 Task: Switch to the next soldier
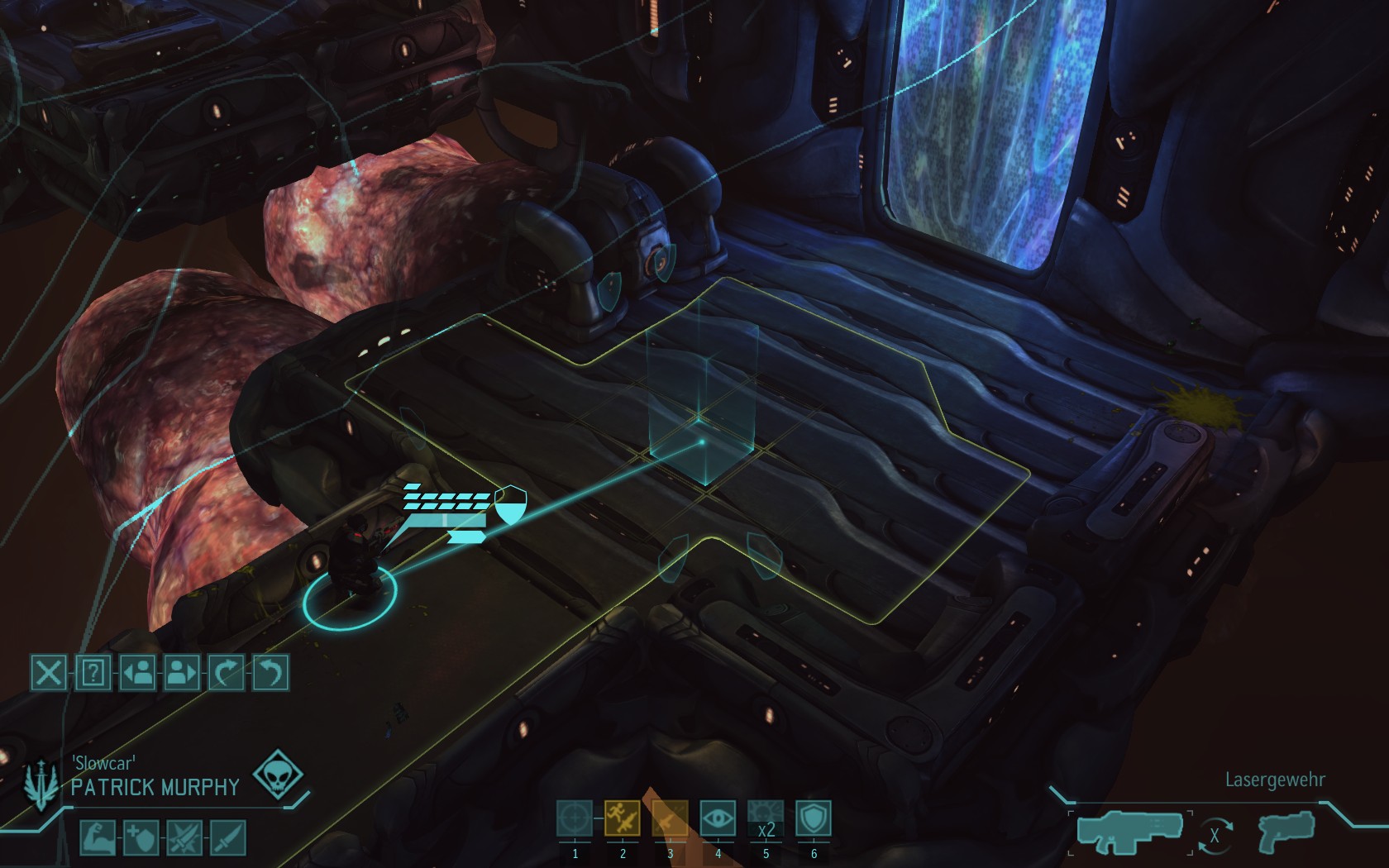pyautogui.click(x=182, y=673)
